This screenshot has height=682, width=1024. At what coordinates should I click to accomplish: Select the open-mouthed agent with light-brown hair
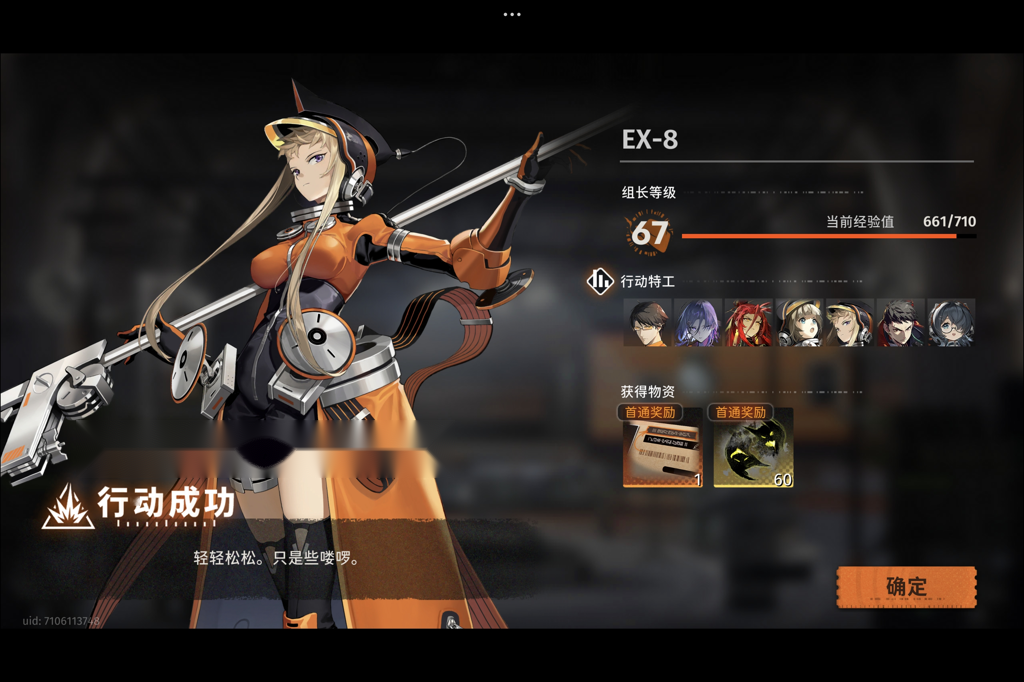coord(799,323)
